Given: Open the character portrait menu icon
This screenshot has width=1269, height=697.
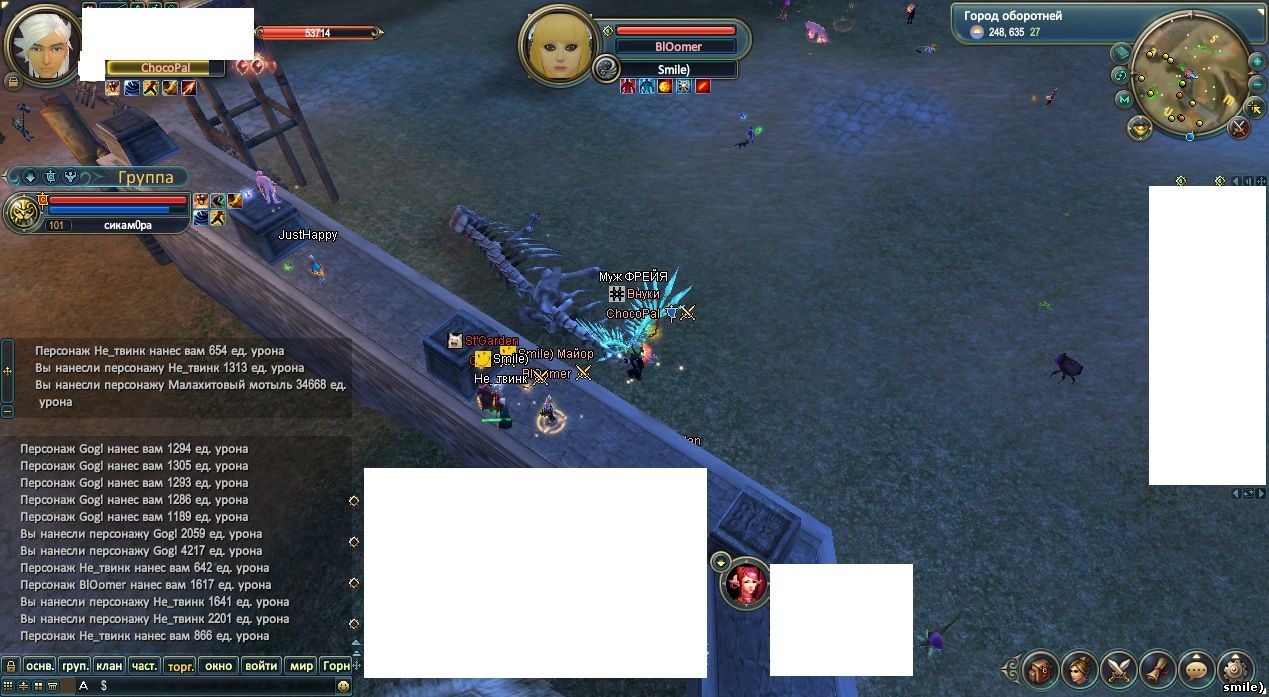Looking at the screenshot, I should [1080, 669].
